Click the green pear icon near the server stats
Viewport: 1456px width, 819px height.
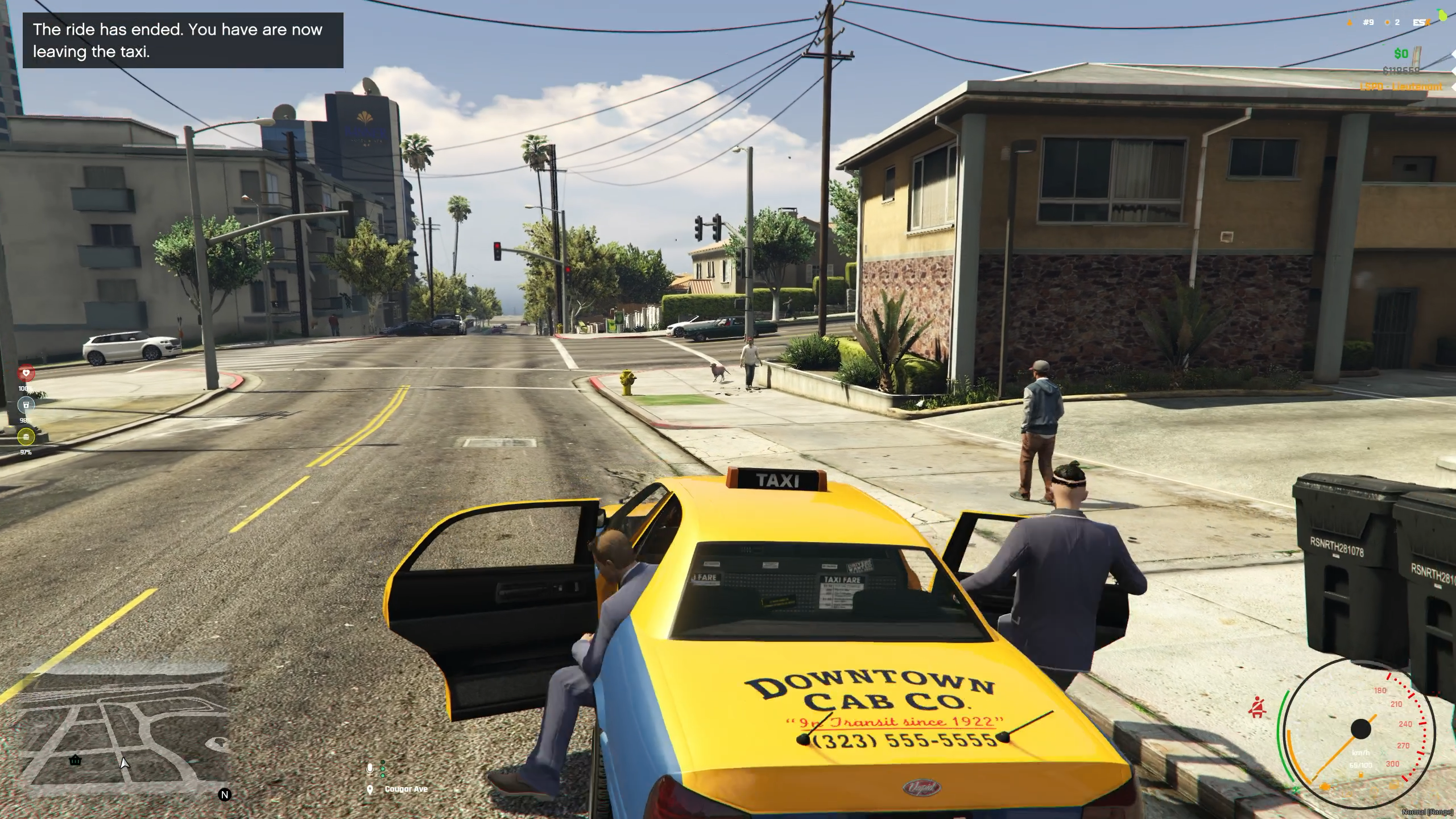click(x=1441, y=14)
